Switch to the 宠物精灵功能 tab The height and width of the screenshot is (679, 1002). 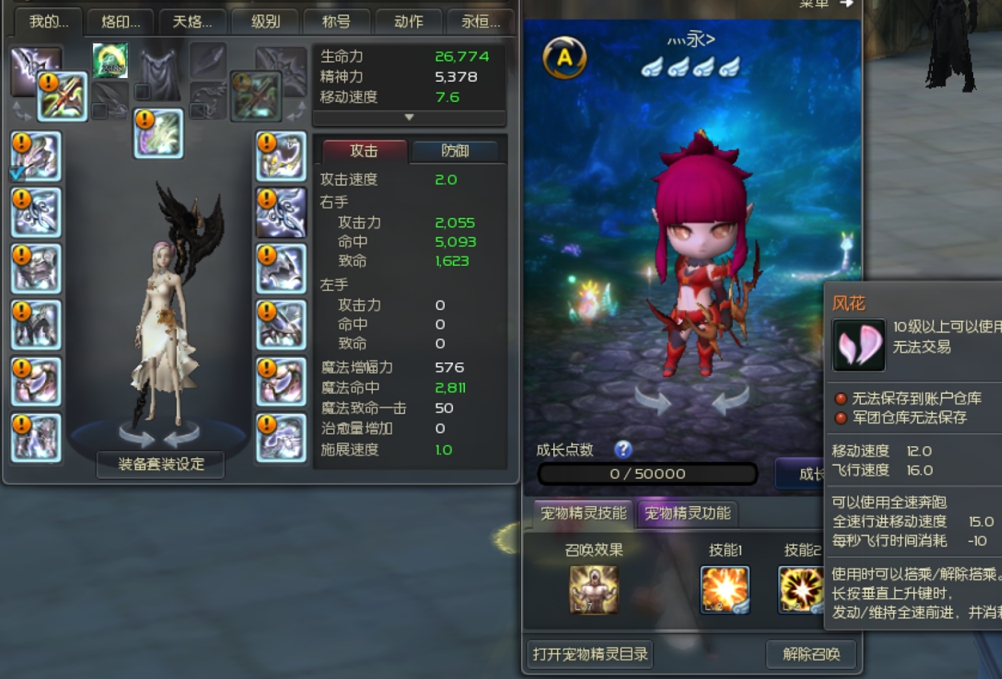point(687,514)
